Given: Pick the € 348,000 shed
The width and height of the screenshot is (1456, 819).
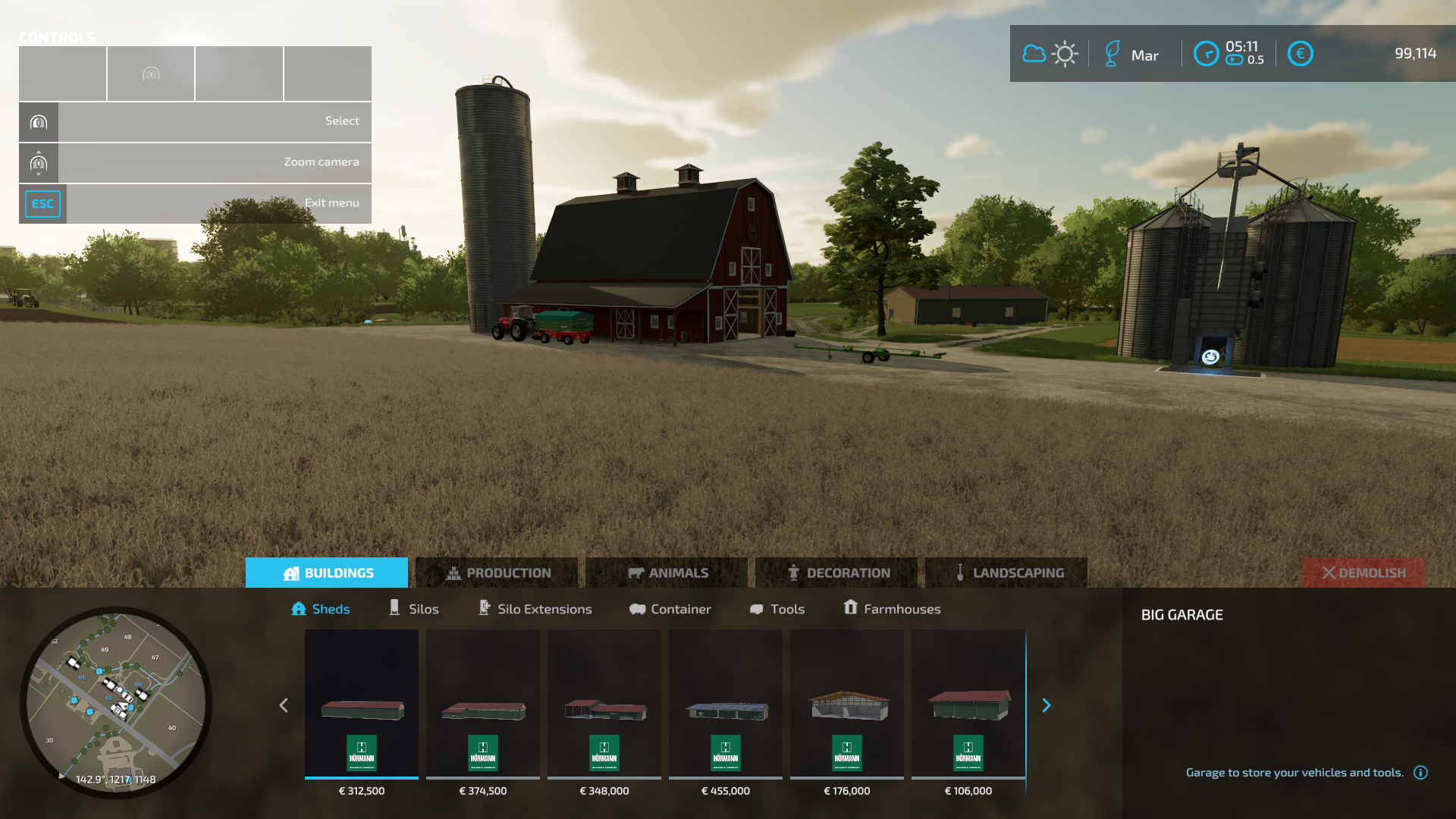Looking at the screenshot, I should [x=604, y=705].
